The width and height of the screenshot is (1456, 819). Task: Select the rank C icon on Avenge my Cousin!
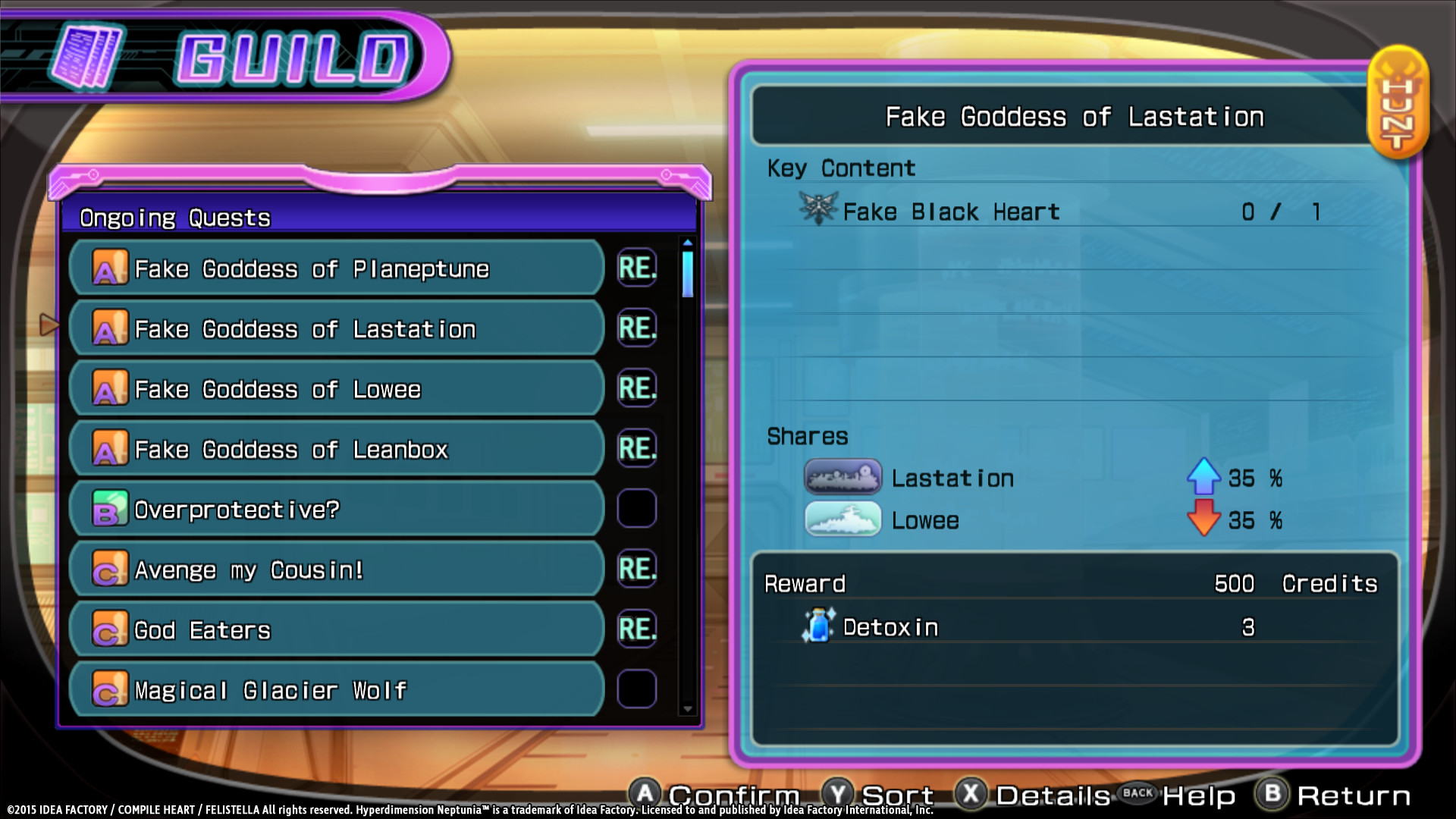point(109,569)
